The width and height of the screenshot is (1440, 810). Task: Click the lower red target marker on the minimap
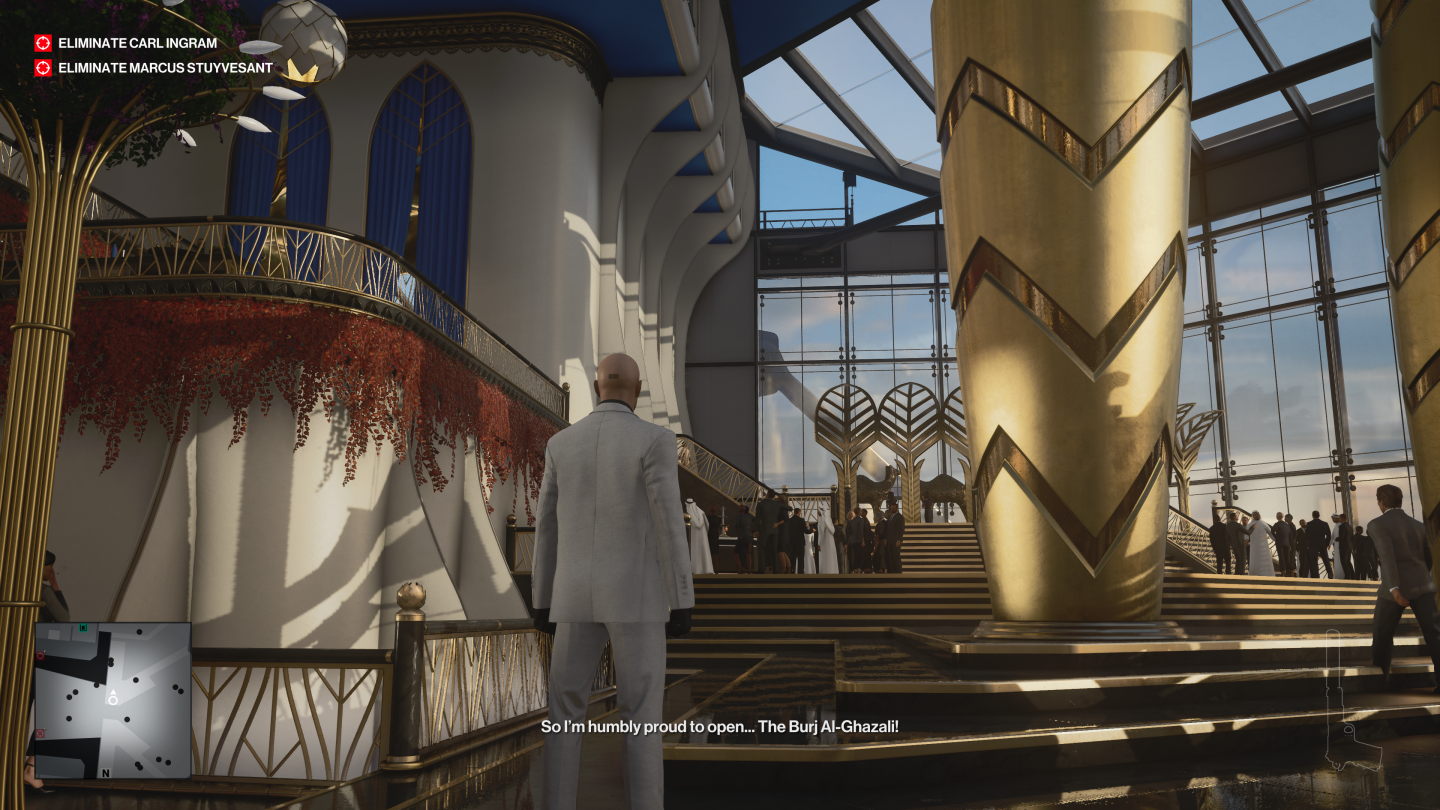(40, 733)
